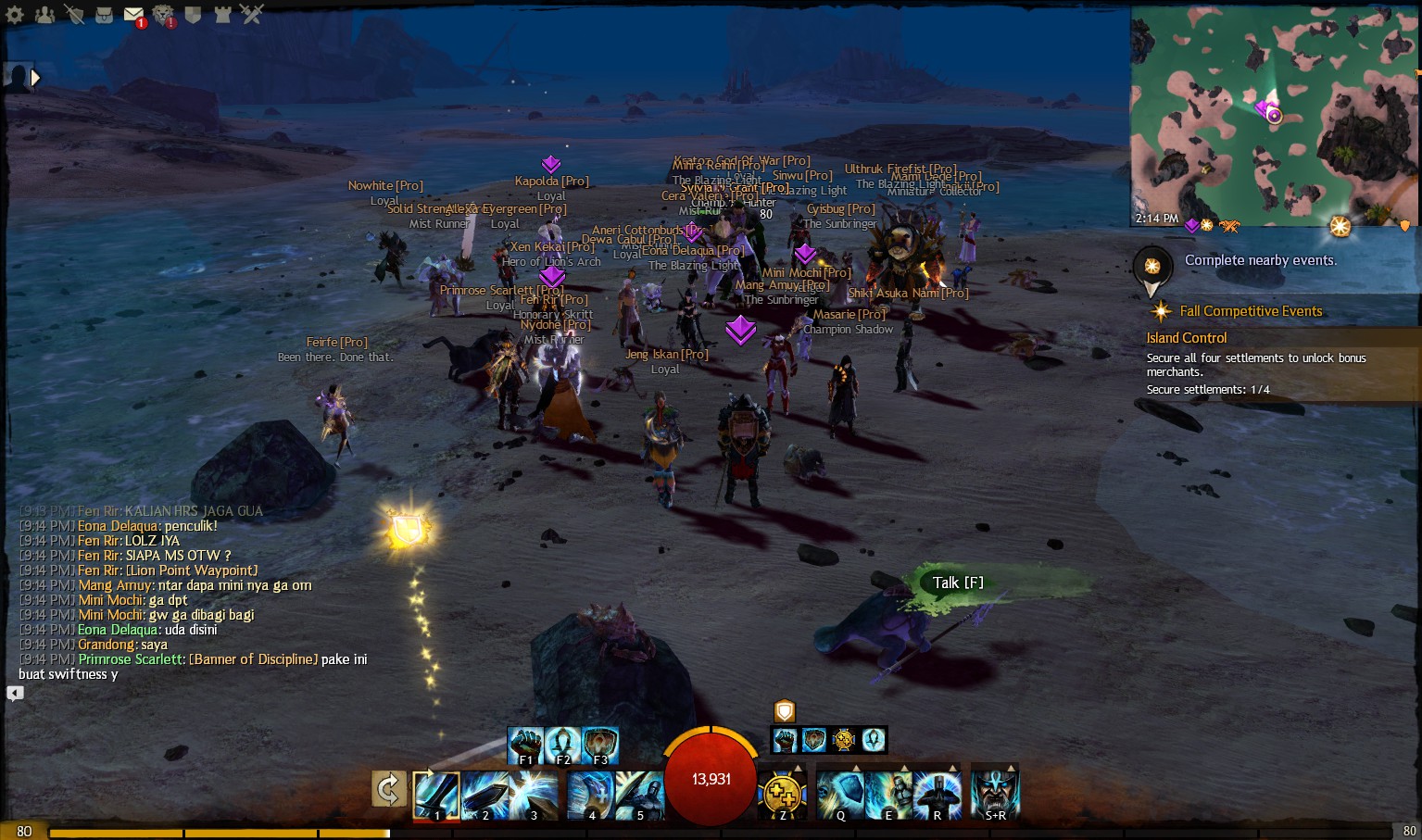Image resolution: width=1422 pixels, height=840 pixels.
Task: Open the Contacts and LFG panel icon
Action: coord(43,14)
